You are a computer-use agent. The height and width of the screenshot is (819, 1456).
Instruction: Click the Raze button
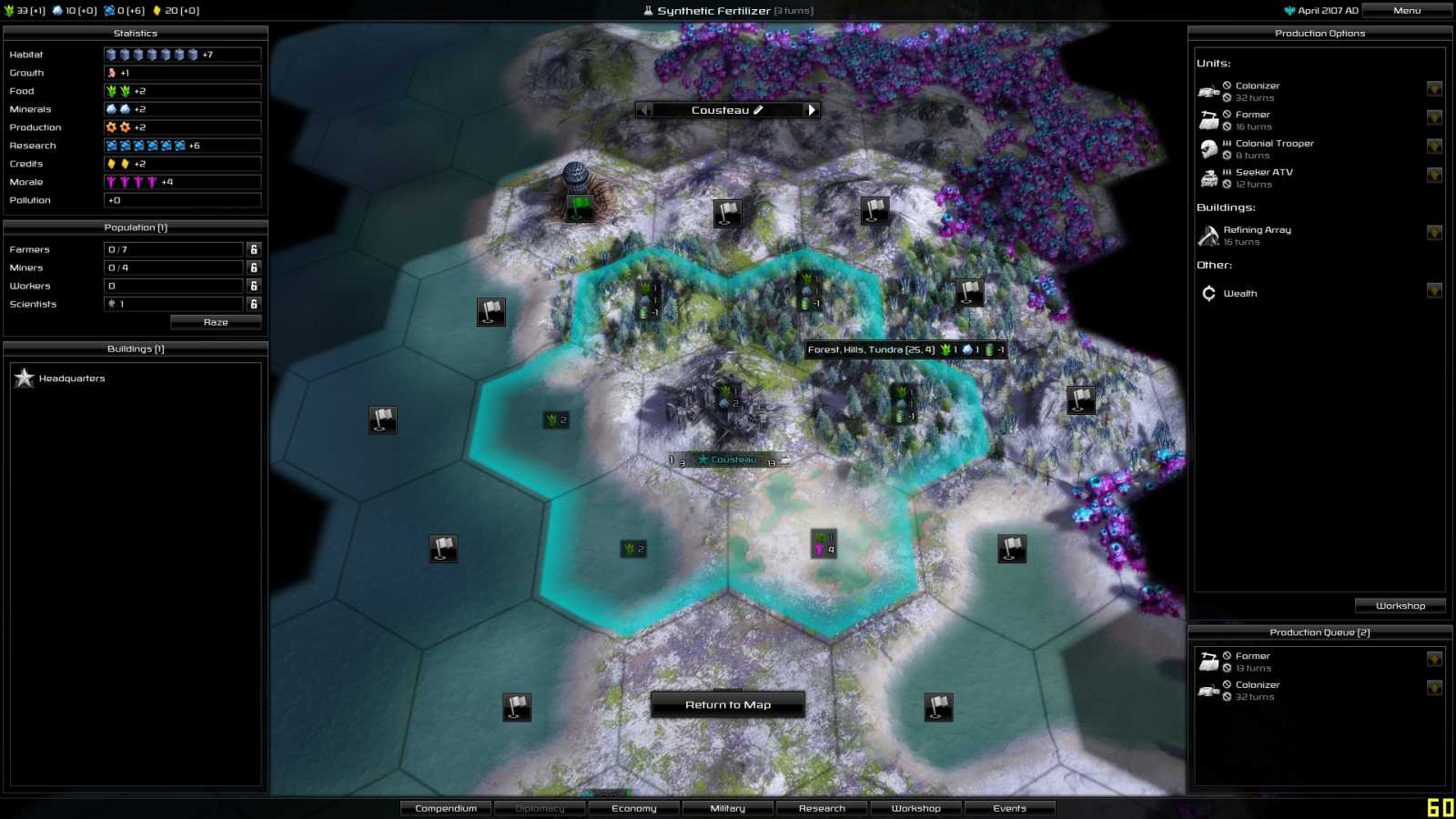click(x=216, y=321)
